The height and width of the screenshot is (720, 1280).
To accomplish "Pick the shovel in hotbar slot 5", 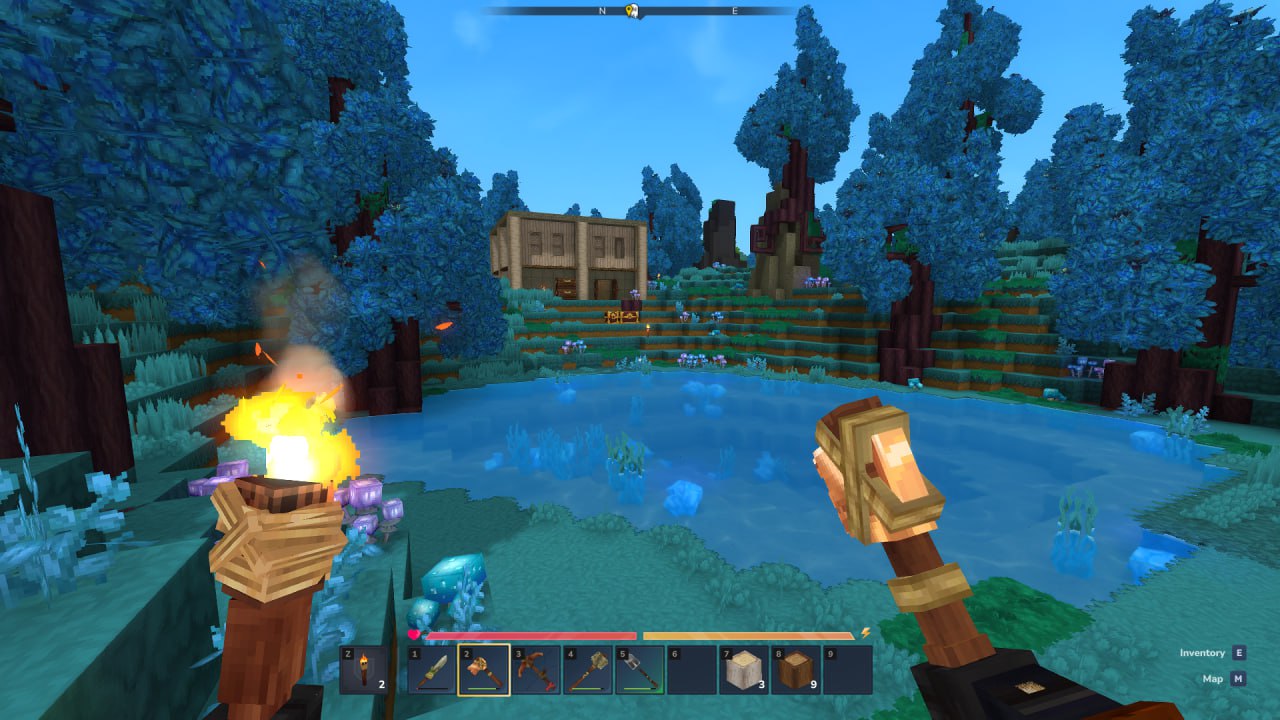I will tap(640, 670).
